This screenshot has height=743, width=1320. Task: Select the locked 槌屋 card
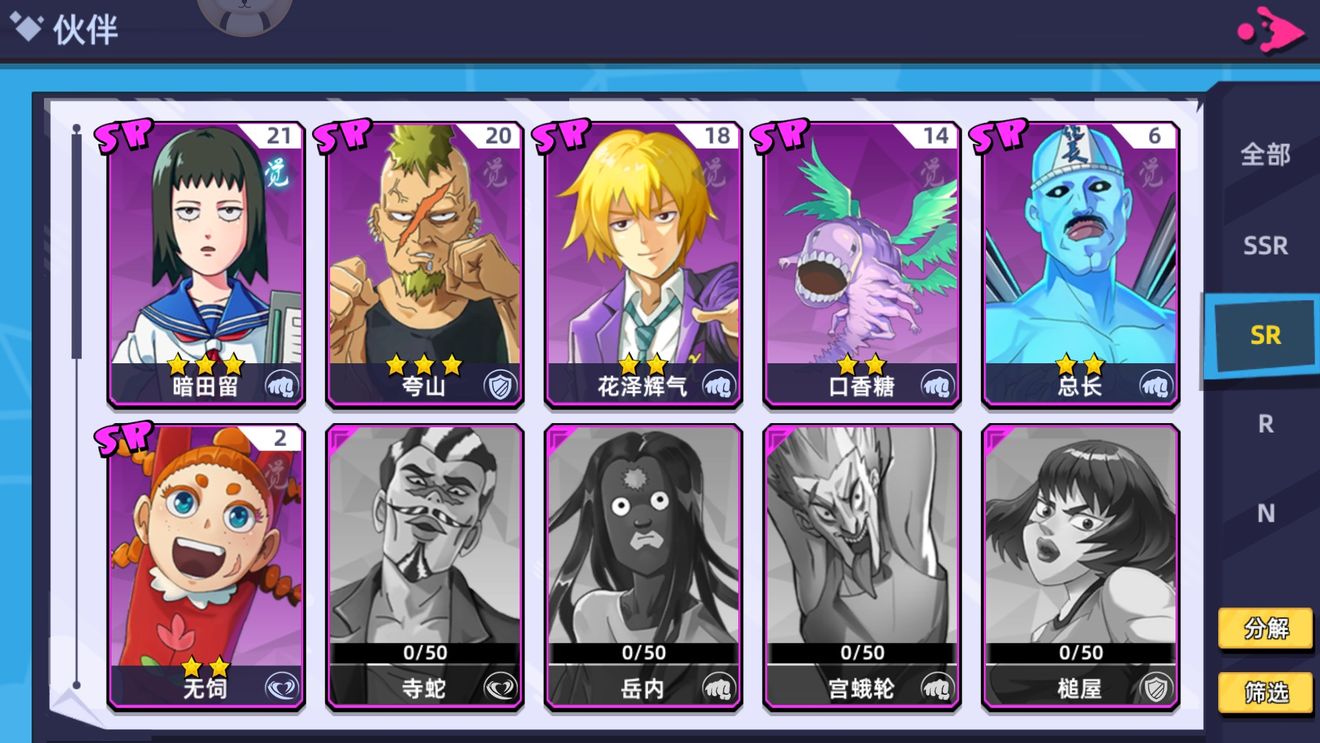1080,567
